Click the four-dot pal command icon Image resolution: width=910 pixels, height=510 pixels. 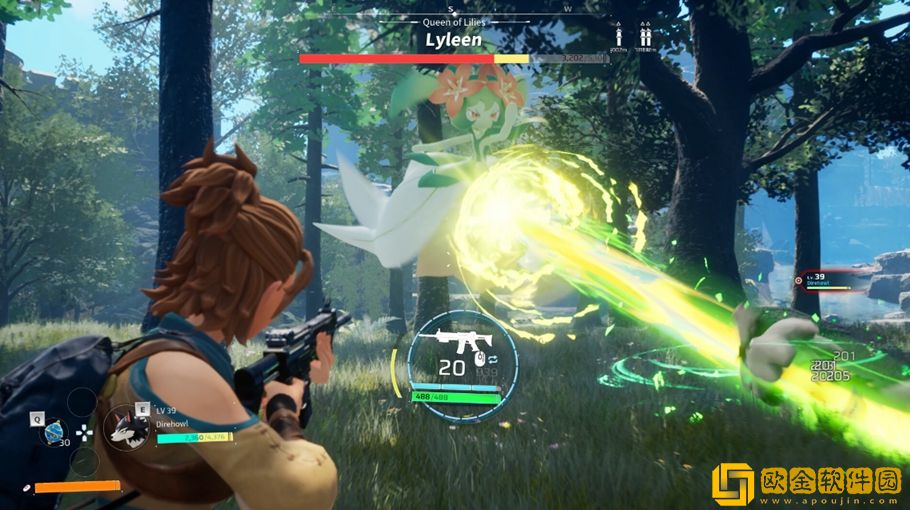pyautogui.click(x=84, y=433)
